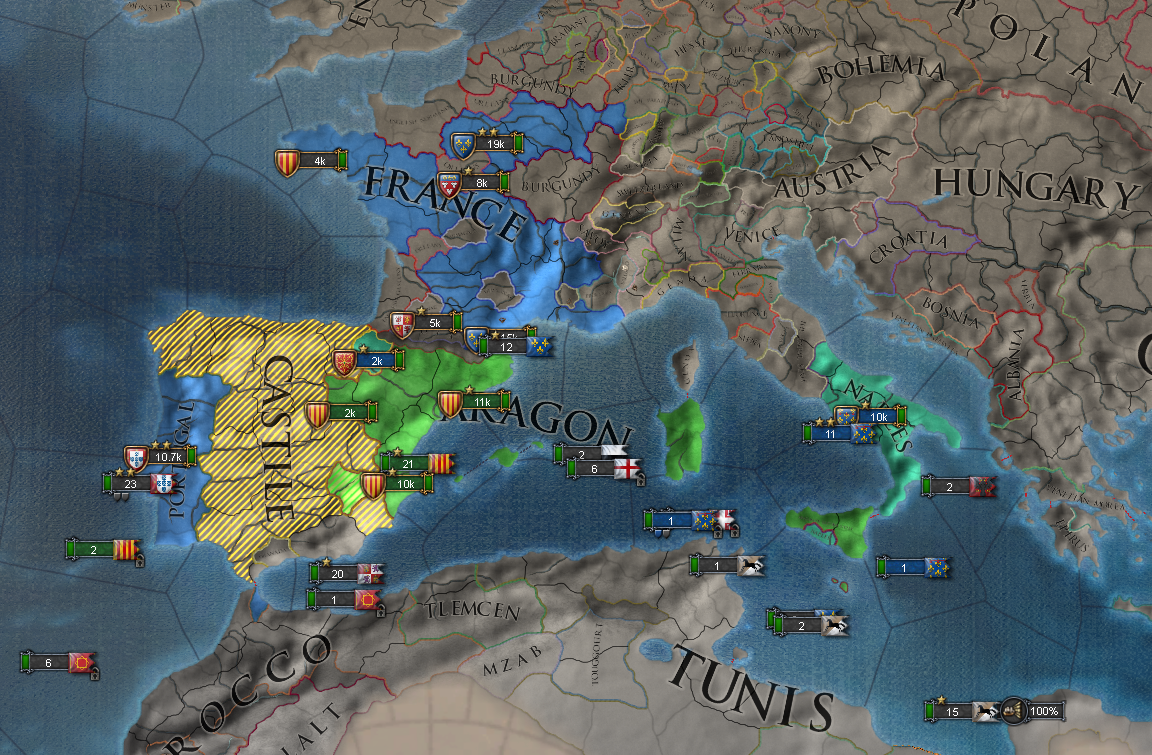Screen dimensions: 1152x755
Task: Select the 11-ship fleet beside Naples
Action: click(831, 434)
